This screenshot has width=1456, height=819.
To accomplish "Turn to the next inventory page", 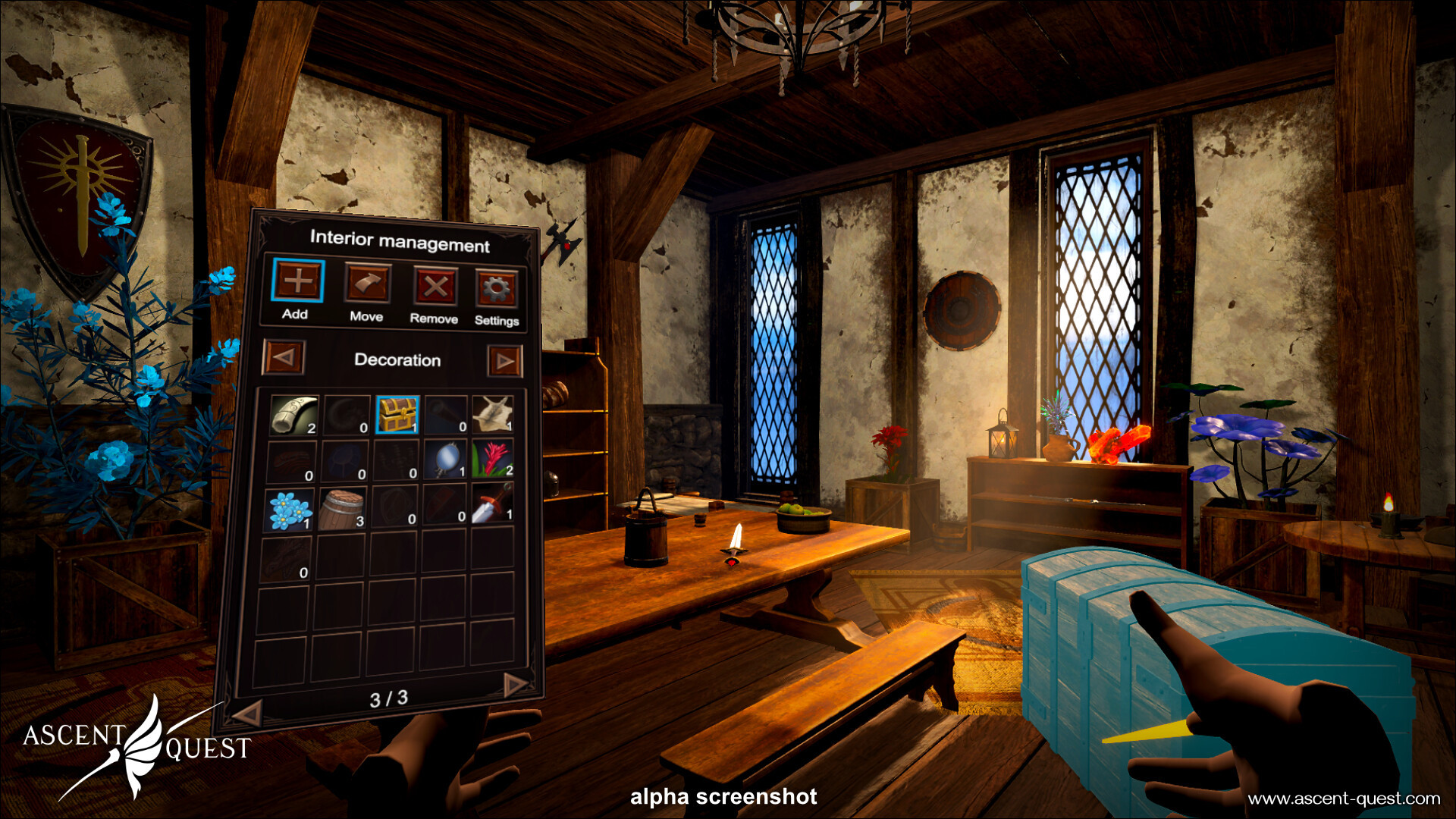I will pos(515,685).
